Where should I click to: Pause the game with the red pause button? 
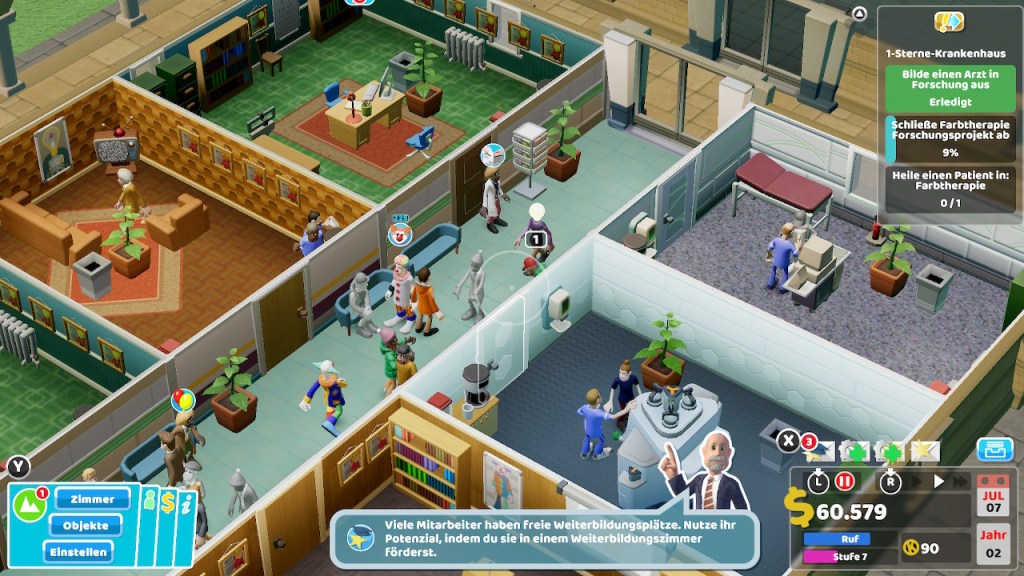tap(845, 481)
